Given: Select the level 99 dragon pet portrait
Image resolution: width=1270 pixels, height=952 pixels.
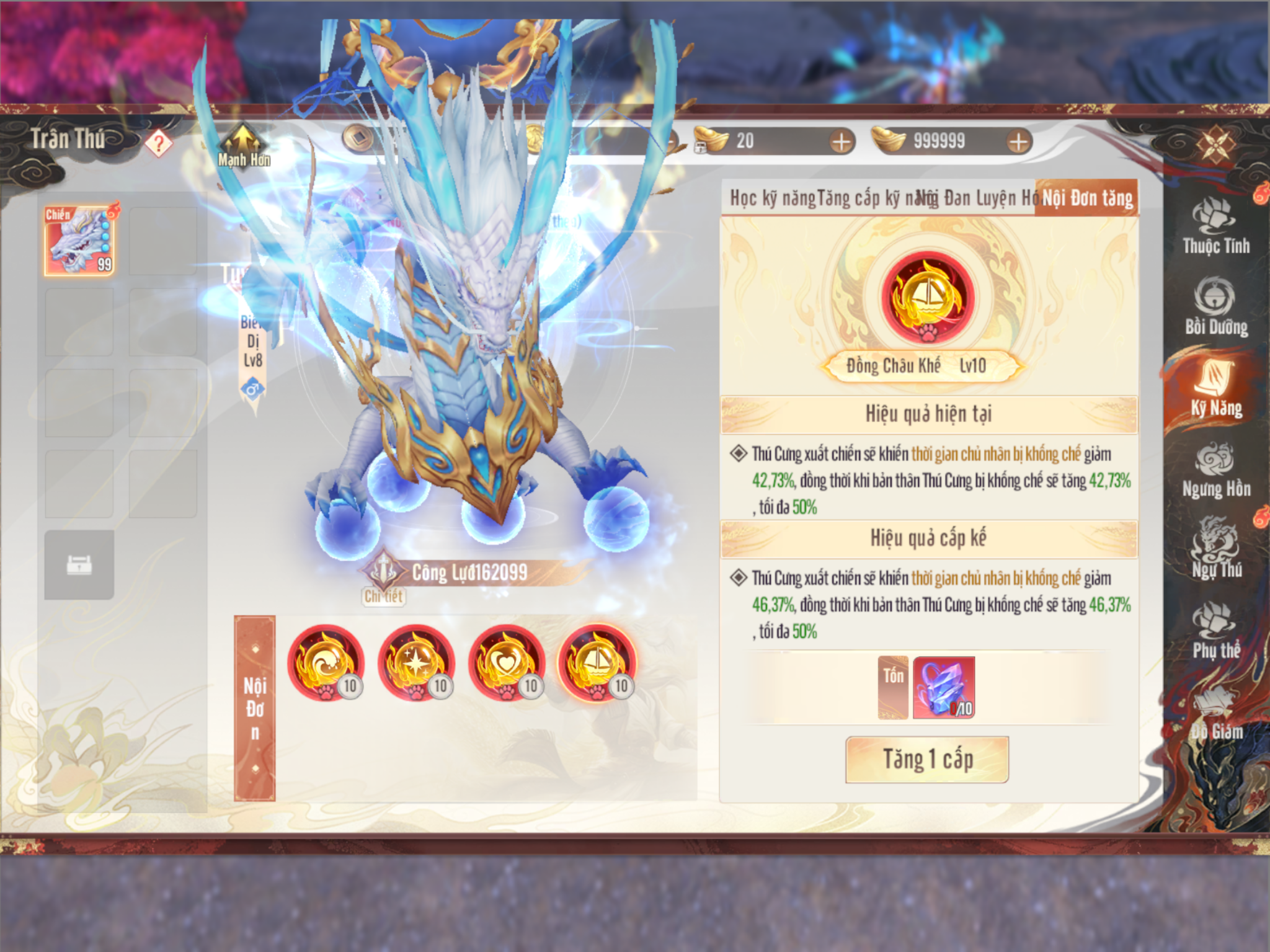Looking at the screenshot, I should pyautogui.click(x=79, y=241).
